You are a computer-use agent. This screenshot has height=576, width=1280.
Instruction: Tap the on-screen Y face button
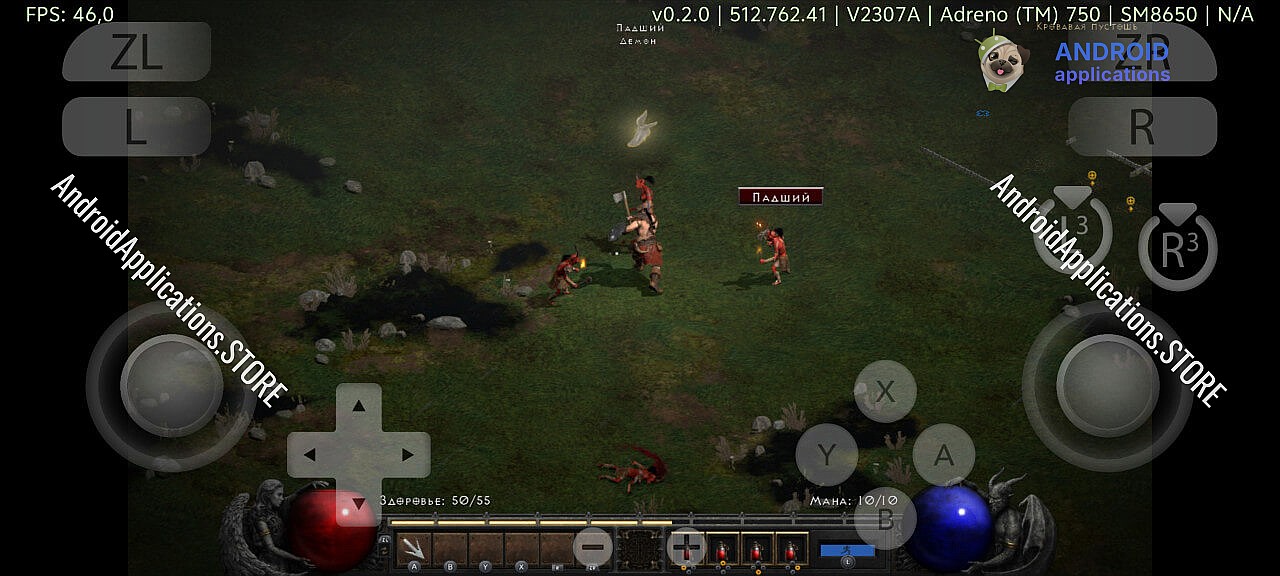point(826,455)
